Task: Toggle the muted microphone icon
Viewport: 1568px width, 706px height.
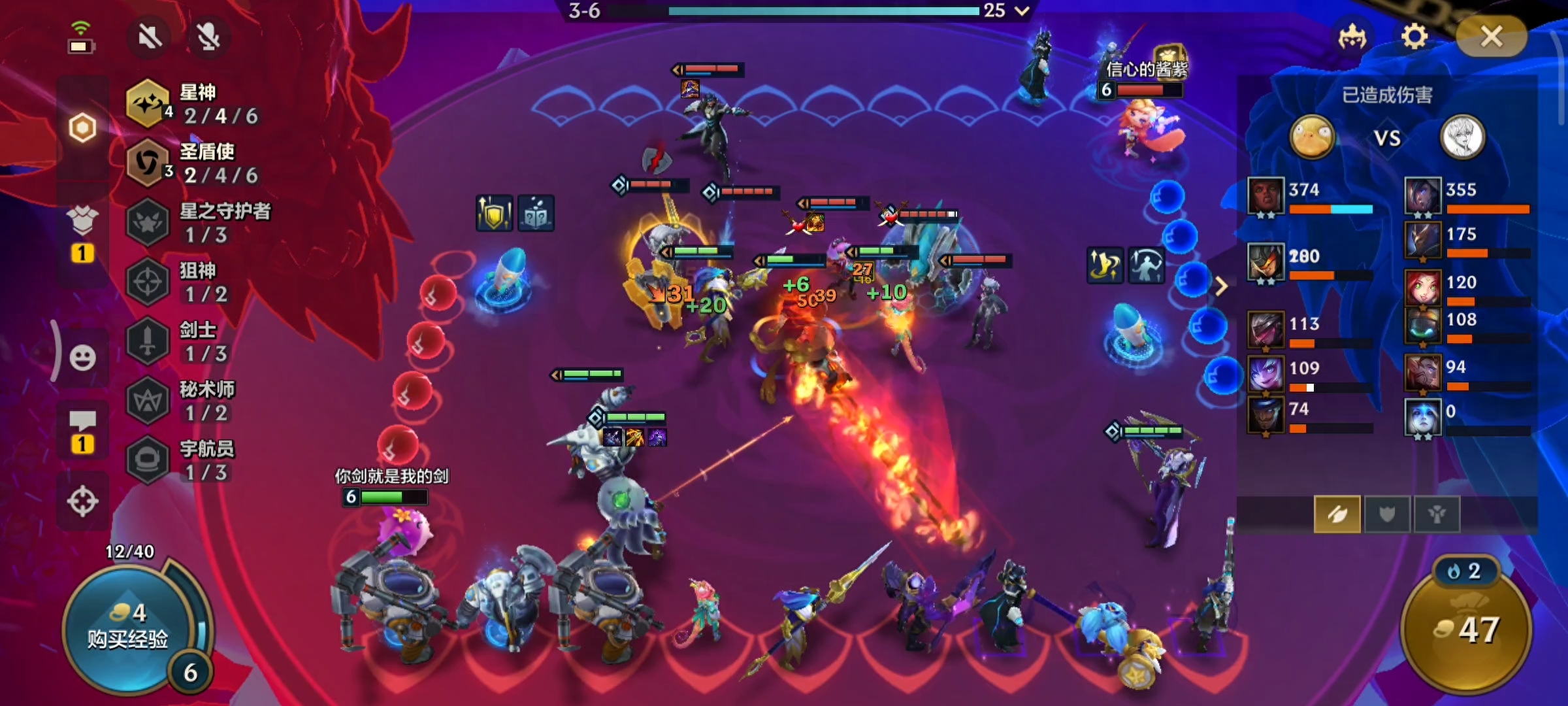Action: click(208, 37)
